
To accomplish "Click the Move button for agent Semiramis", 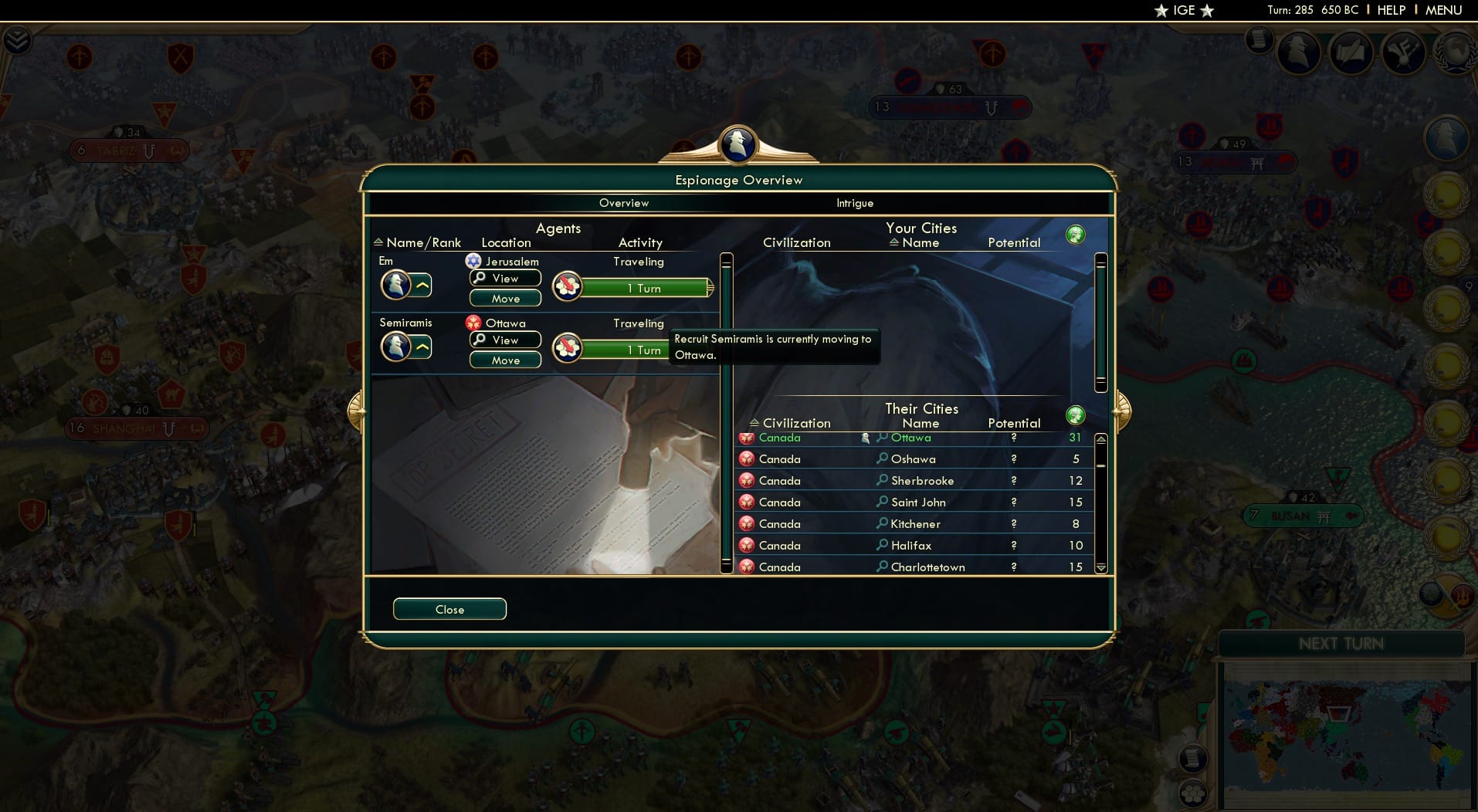I will tap(505, 360).
